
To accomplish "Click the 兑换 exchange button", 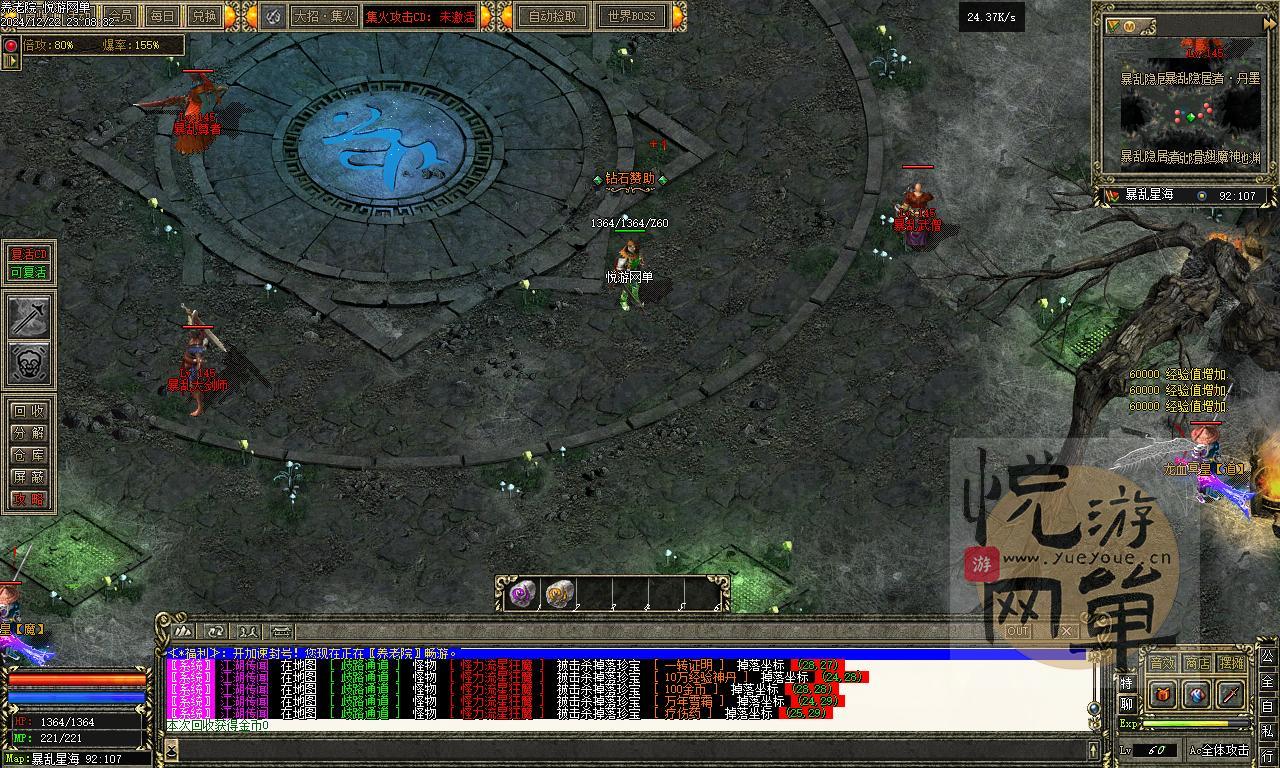I will 204,16.
